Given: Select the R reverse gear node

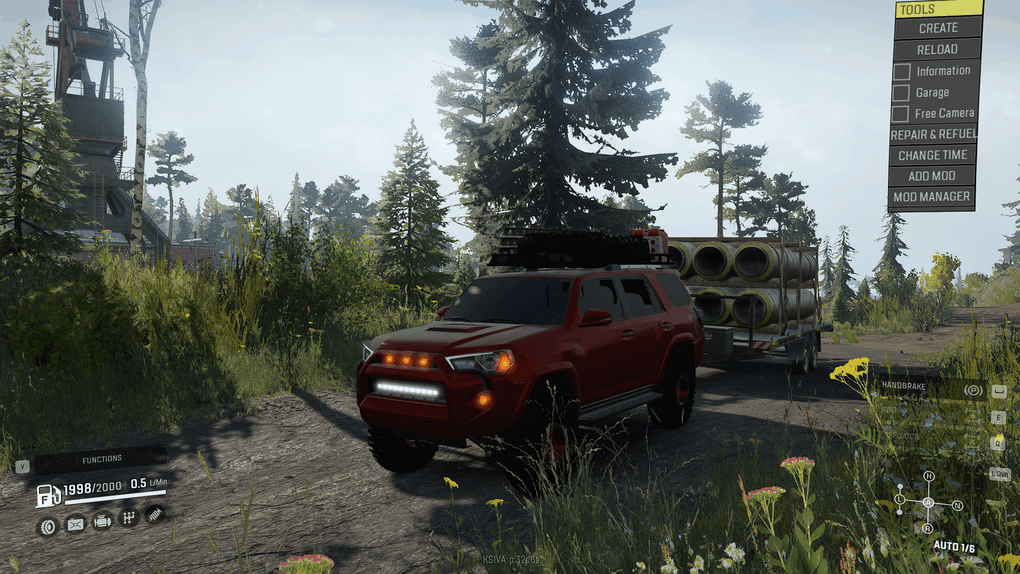Looking at the screenshot, I should 928,528.
